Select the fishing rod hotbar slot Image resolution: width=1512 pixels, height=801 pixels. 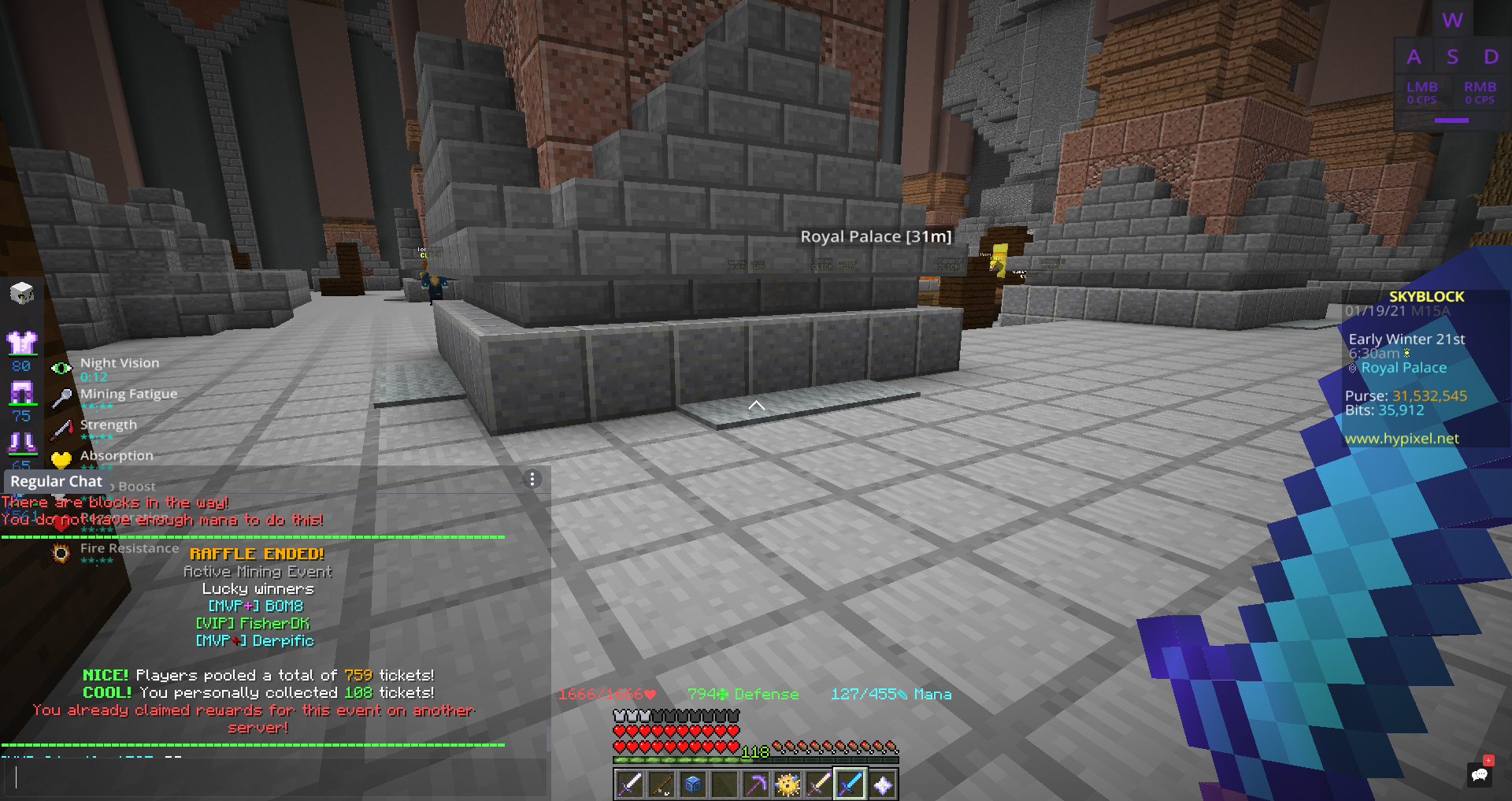[x=661, y=785]
